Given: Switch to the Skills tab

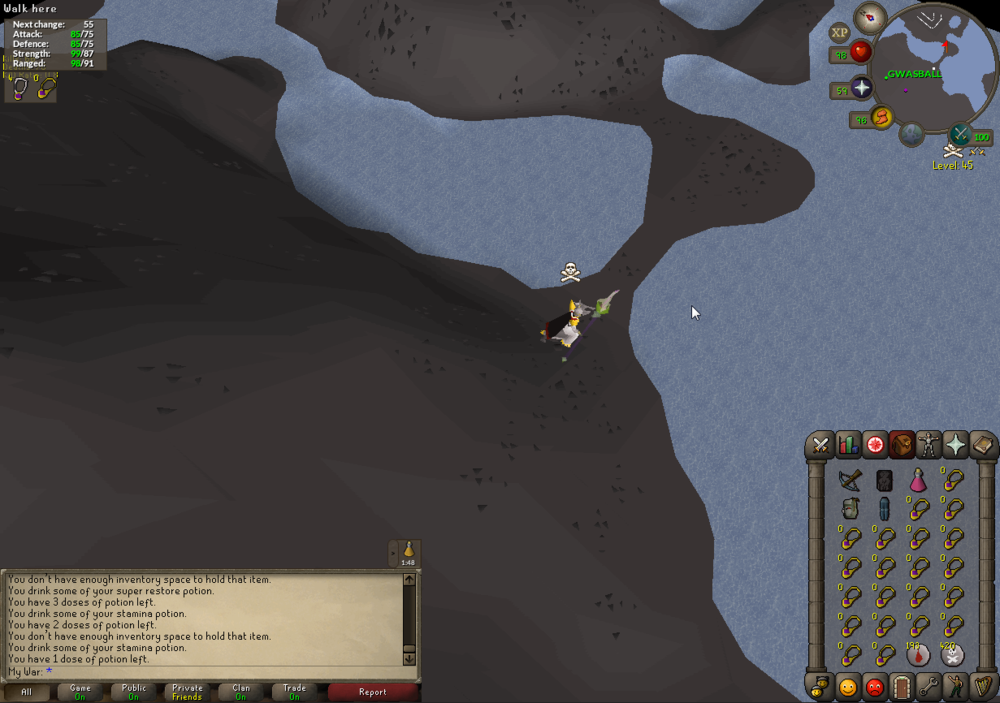Looking at the screenshot, I should tap(848, 445).
